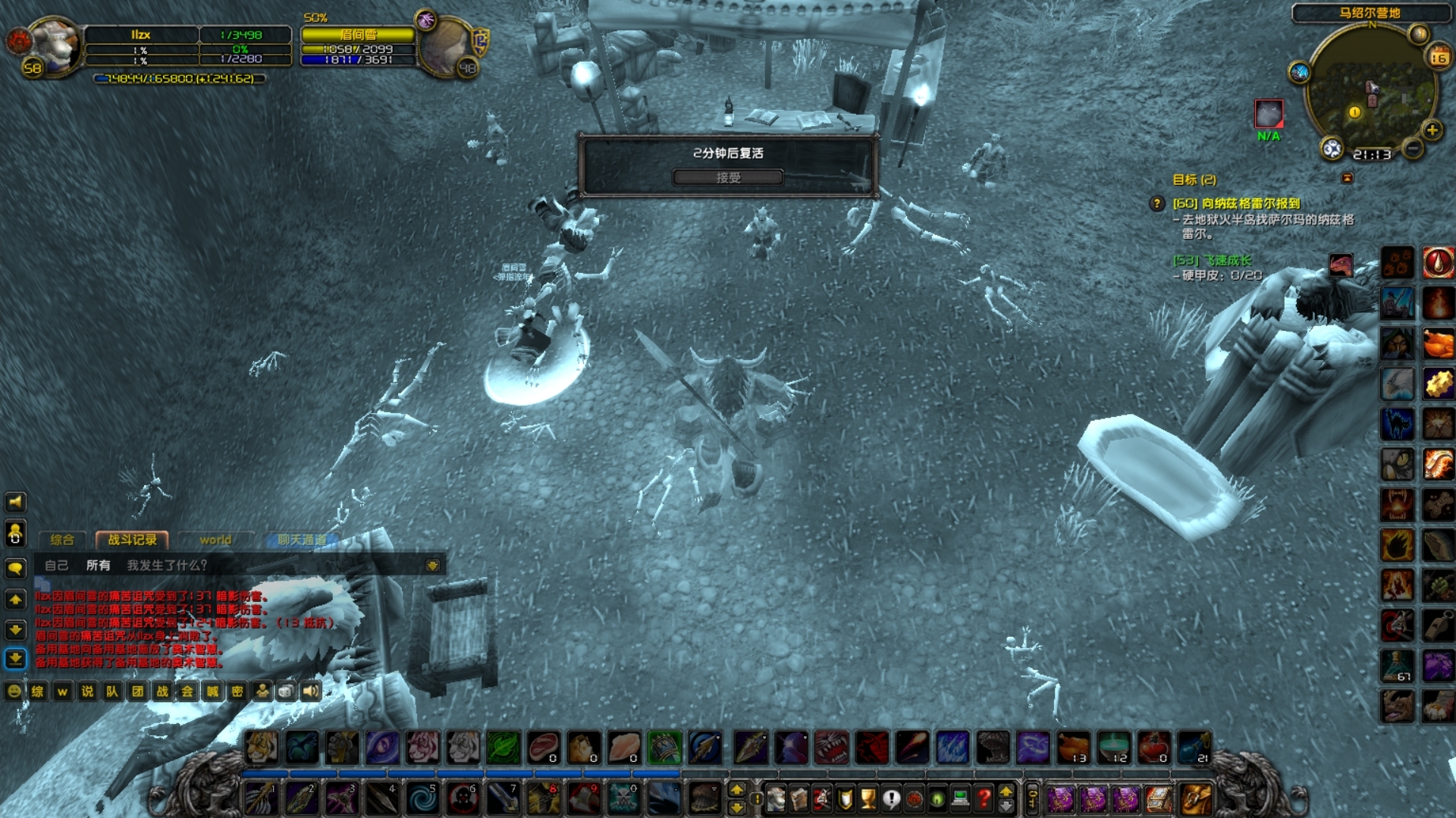The width and height of the screenshot is (1456, 818).
Task: Accept the 接受 resurrection prompt
Action: pyautogui.click(x=727, y=177)
